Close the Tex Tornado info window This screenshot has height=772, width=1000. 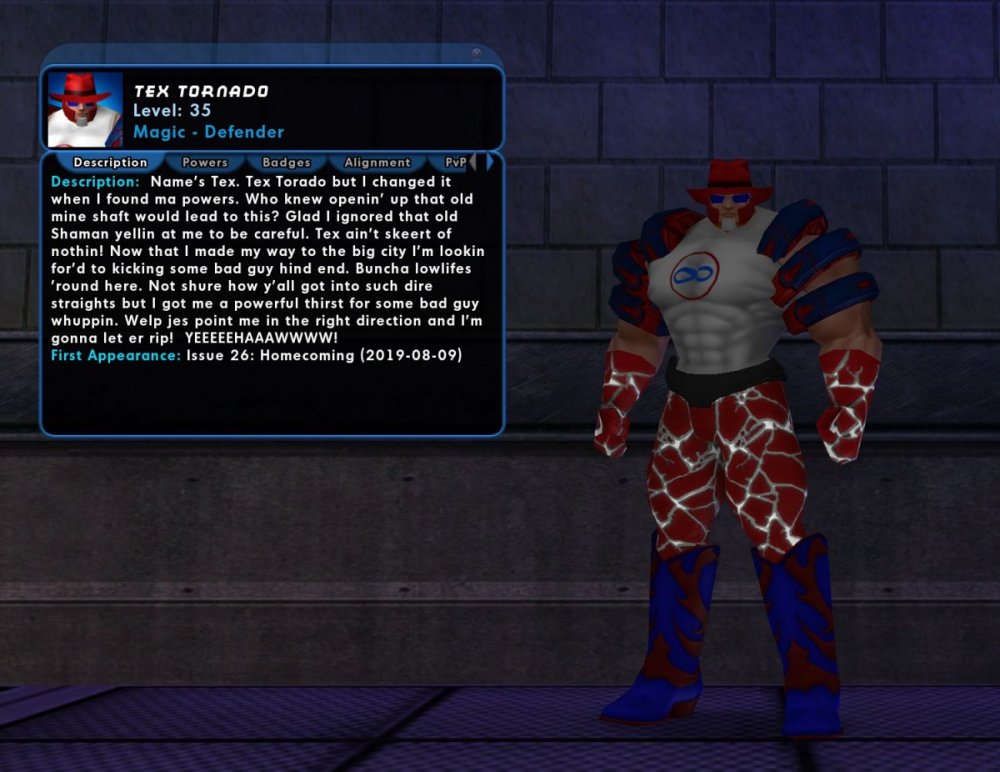pyautogui.click(x=476, y=54)
